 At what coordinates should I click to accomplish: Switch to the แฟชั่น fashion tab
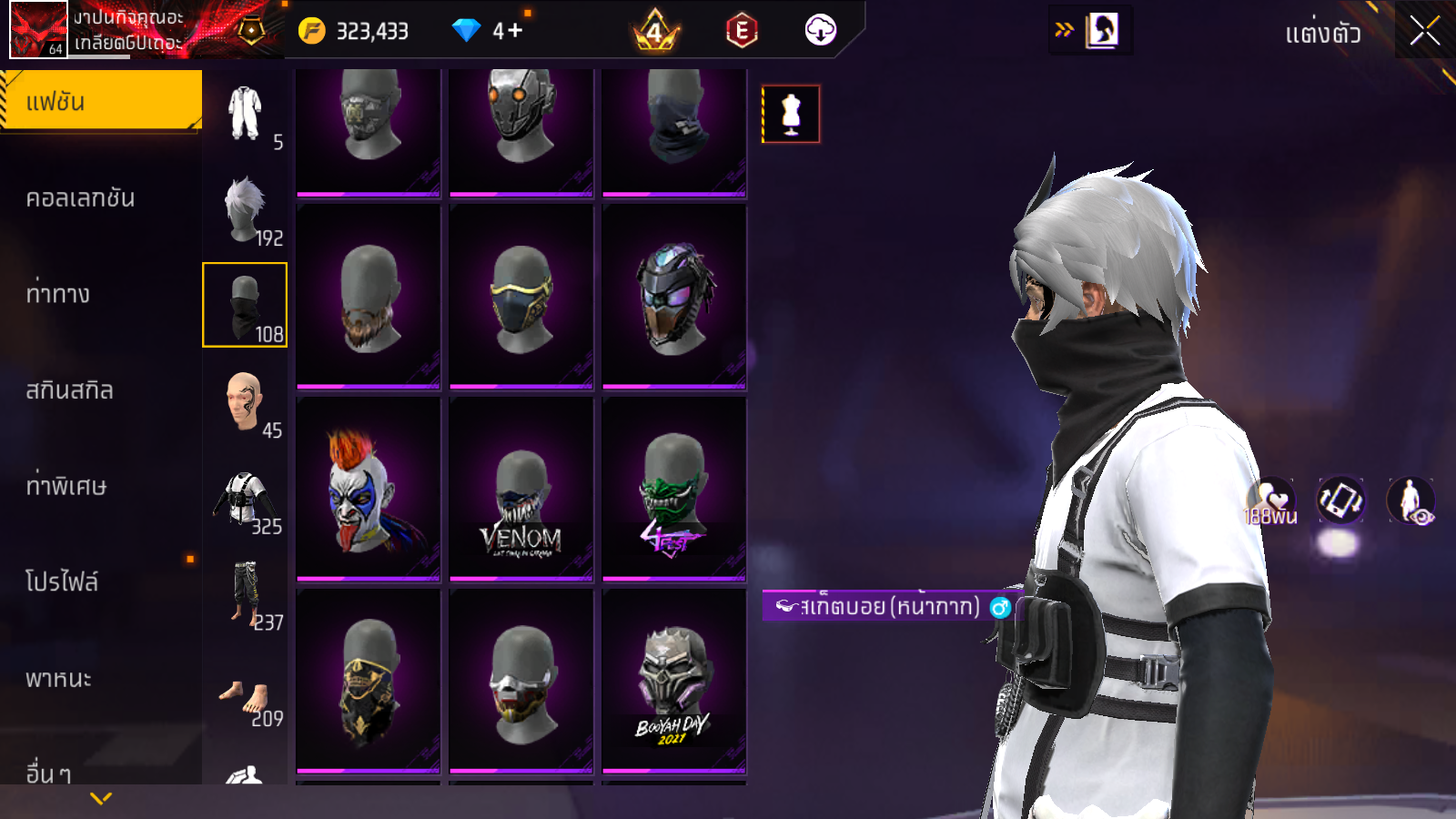click(x=101, y=101)
